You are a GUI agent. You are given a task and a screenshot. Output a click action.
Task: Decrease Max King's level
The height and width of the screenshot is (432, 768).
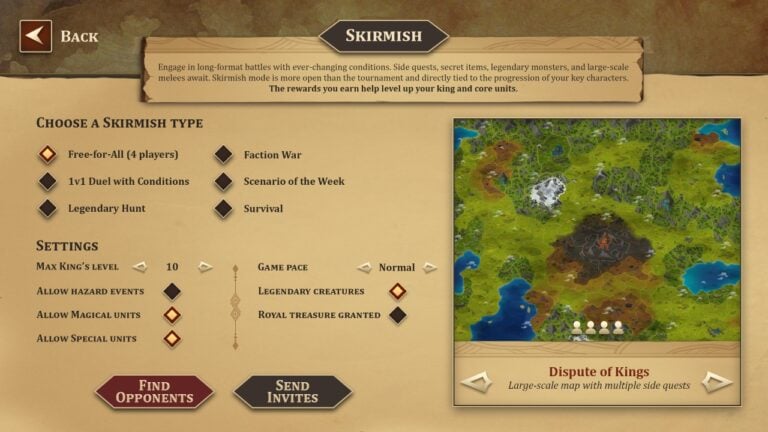click(x=140, y=267)
